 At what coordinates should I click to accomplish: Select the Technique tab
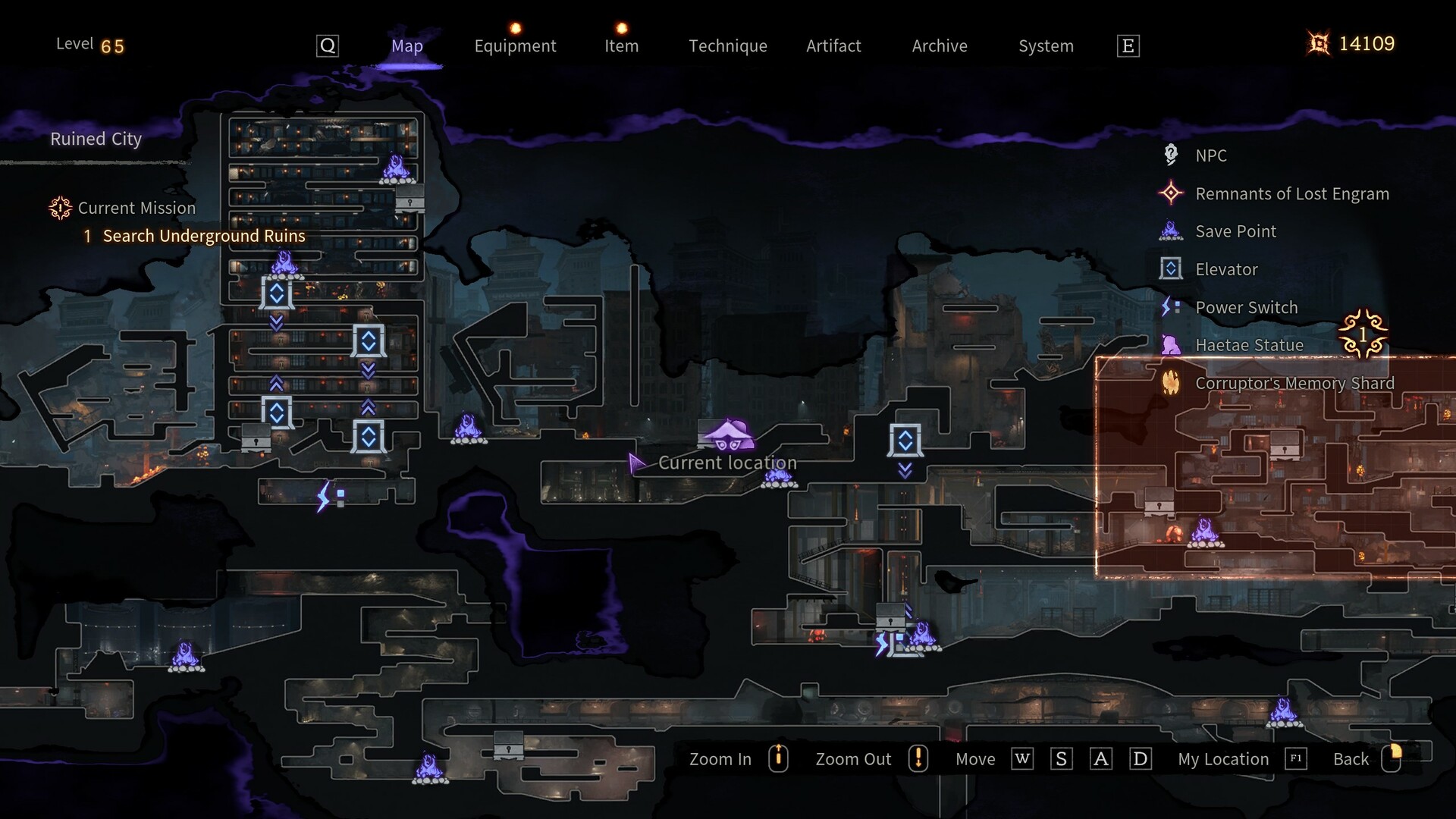tap(727, 45)
